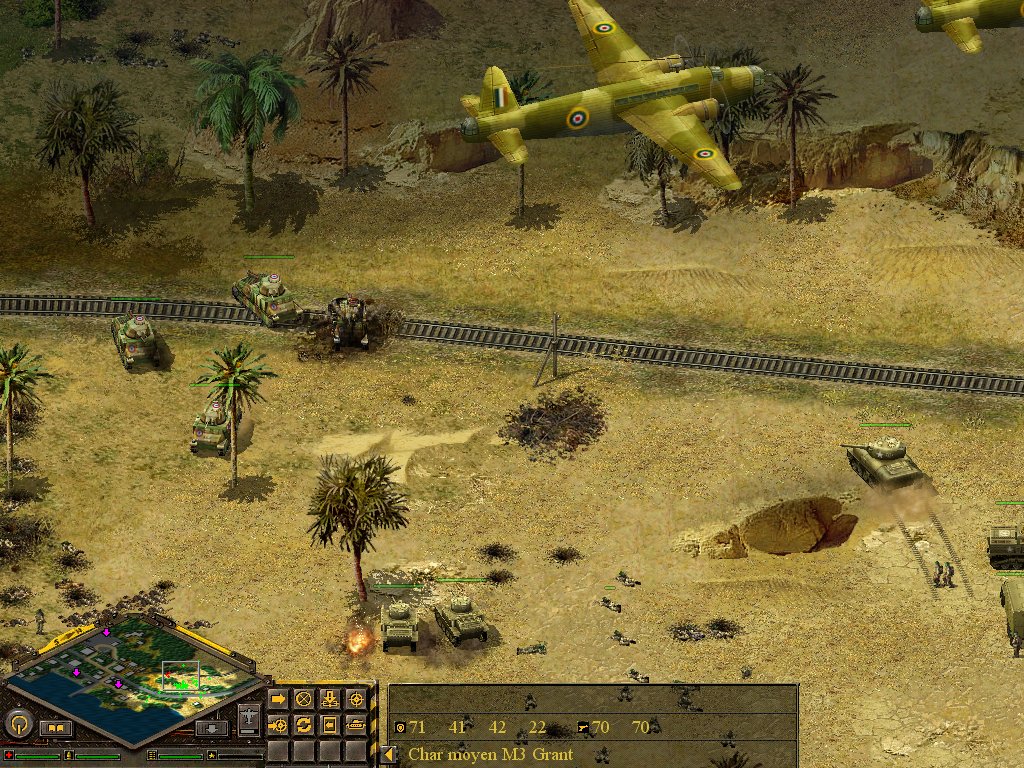Collapse the unit info panel arrow

tap(387, 755)
